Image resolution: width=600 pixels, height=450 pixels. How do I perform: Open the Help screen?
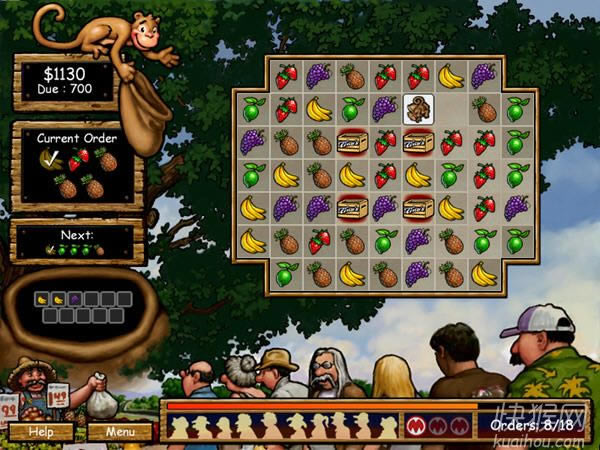(x=41, y=432)
